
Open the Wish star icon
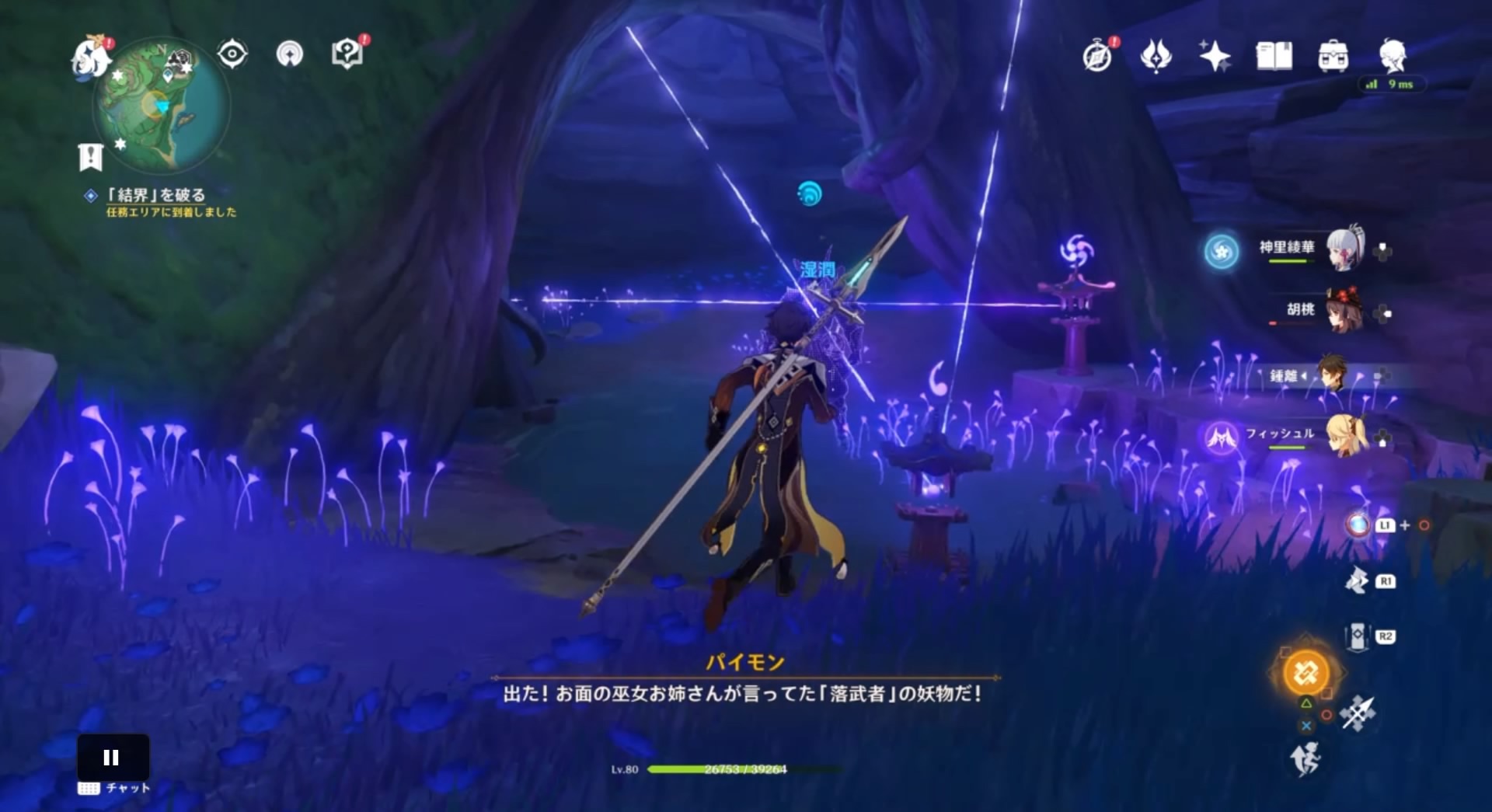click(1216, 54)
